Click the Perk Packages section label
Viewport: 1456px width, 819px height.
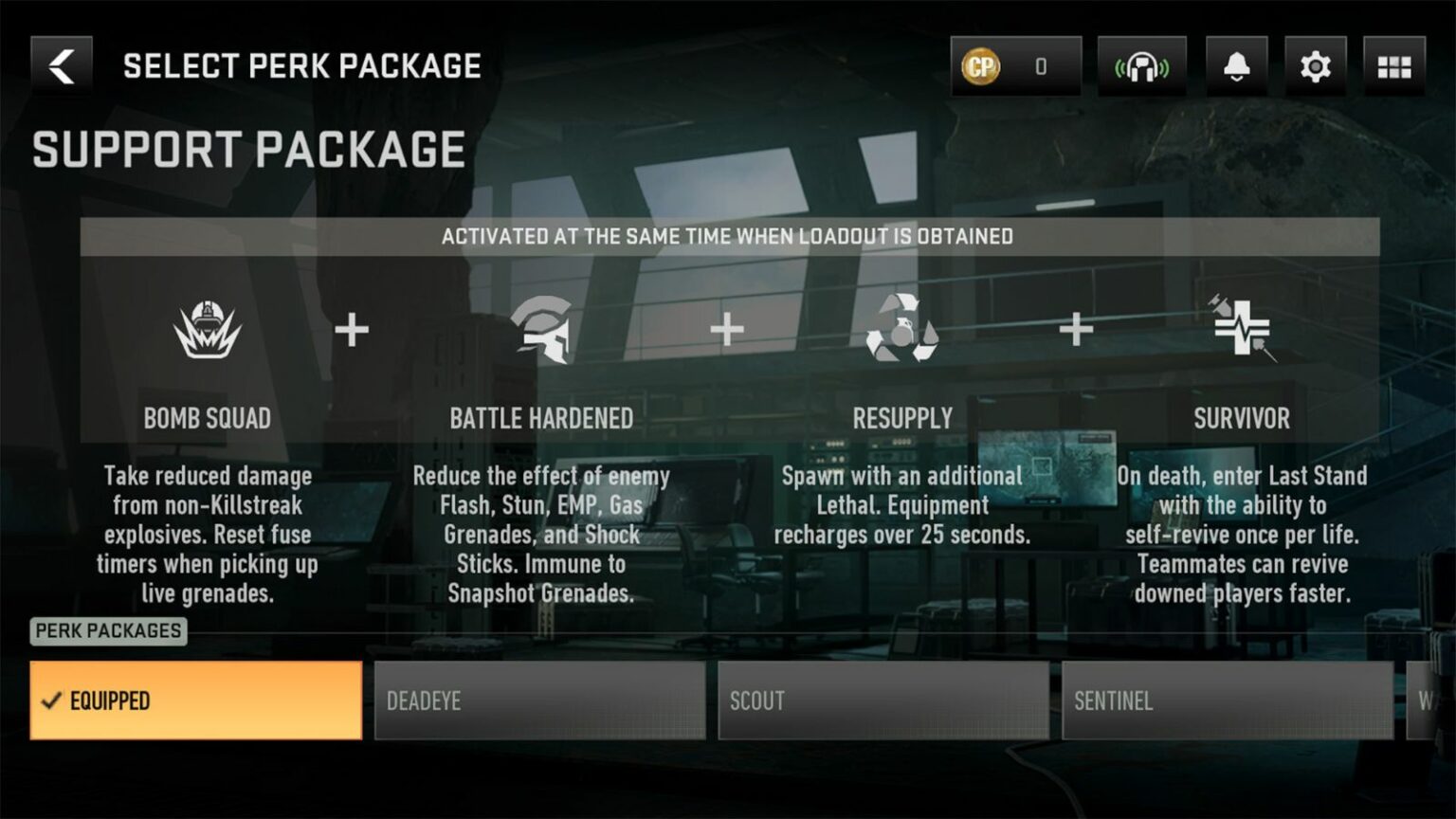tap(107, 631)
